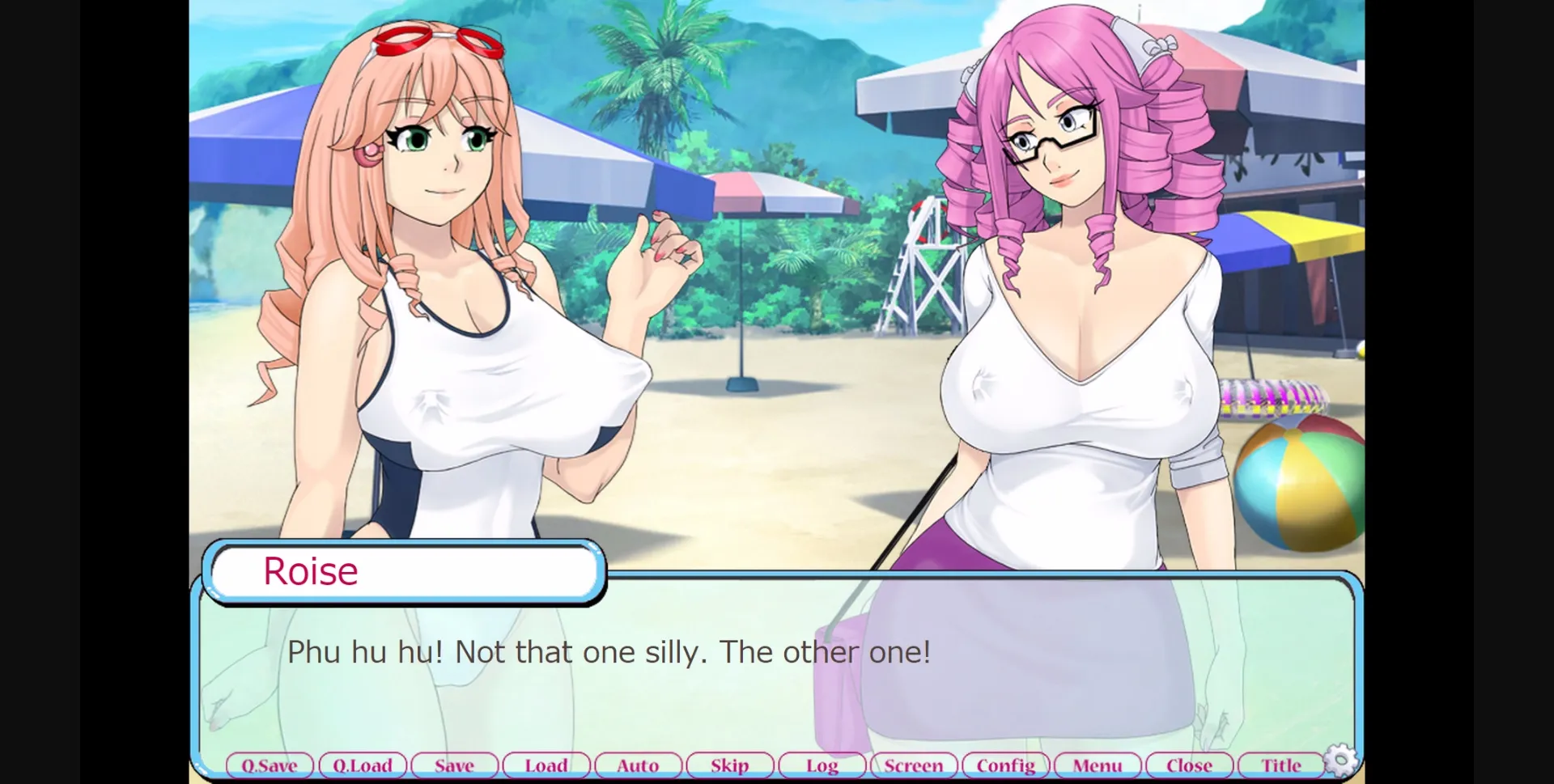Click Roise's line about the other one
The image size is (1554, 784).
[x=609, y=652]
